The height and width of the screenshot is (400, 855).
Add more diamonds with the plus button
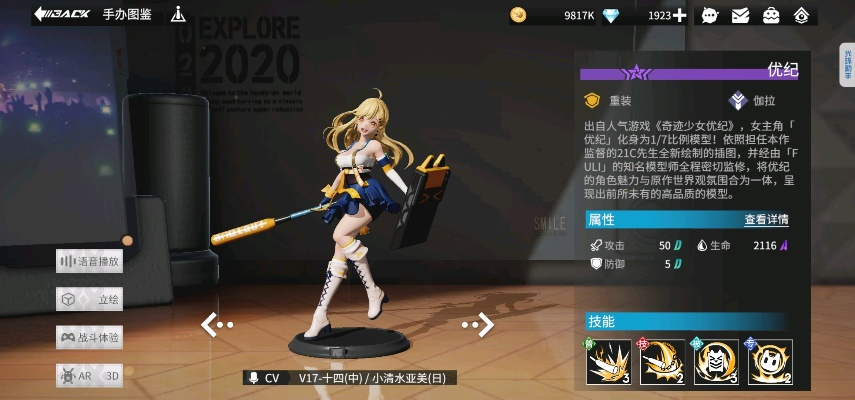(680, 15)
